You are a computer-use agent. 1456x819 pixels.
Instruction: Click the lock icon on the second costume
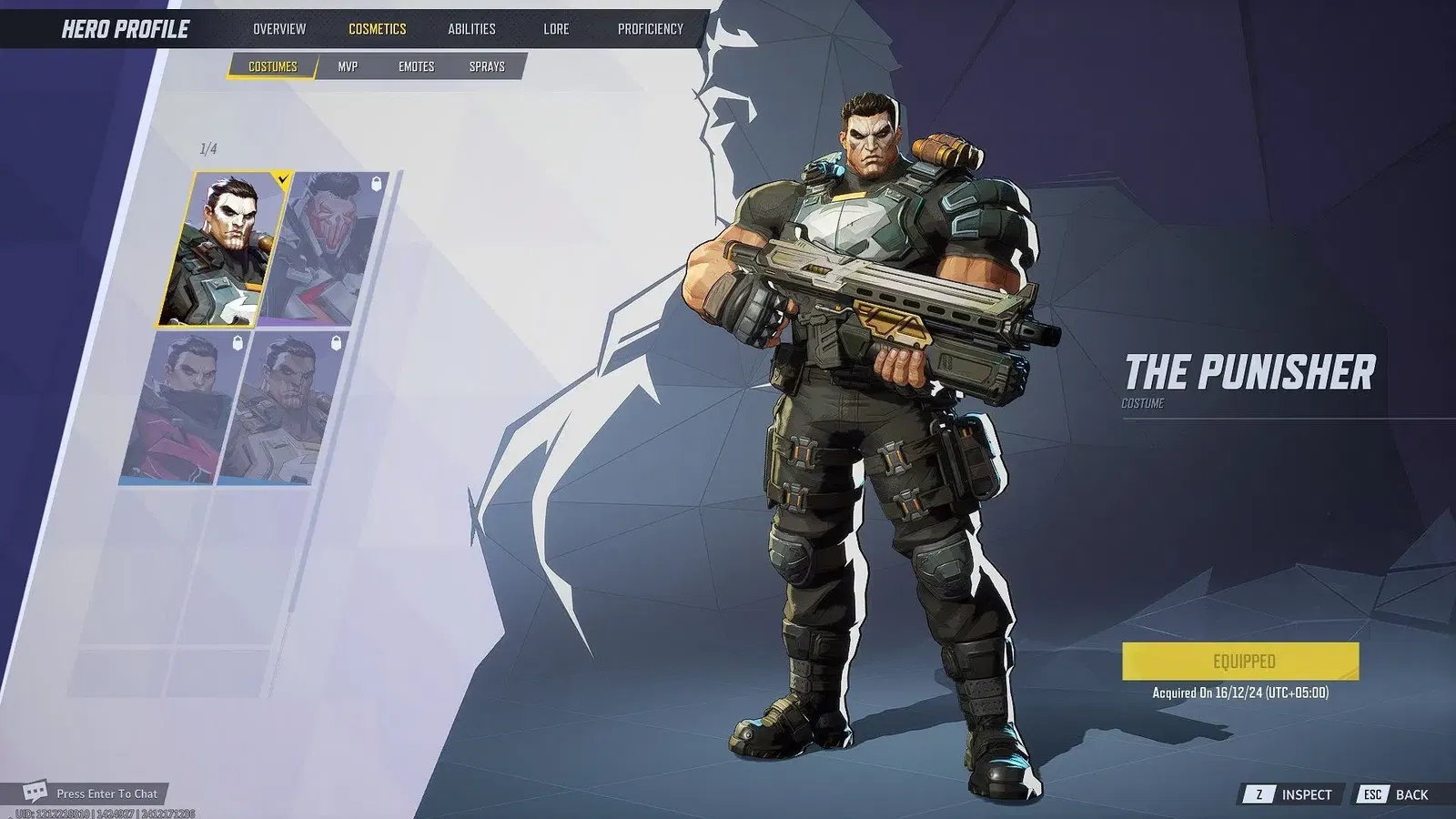tap(376, 182)
